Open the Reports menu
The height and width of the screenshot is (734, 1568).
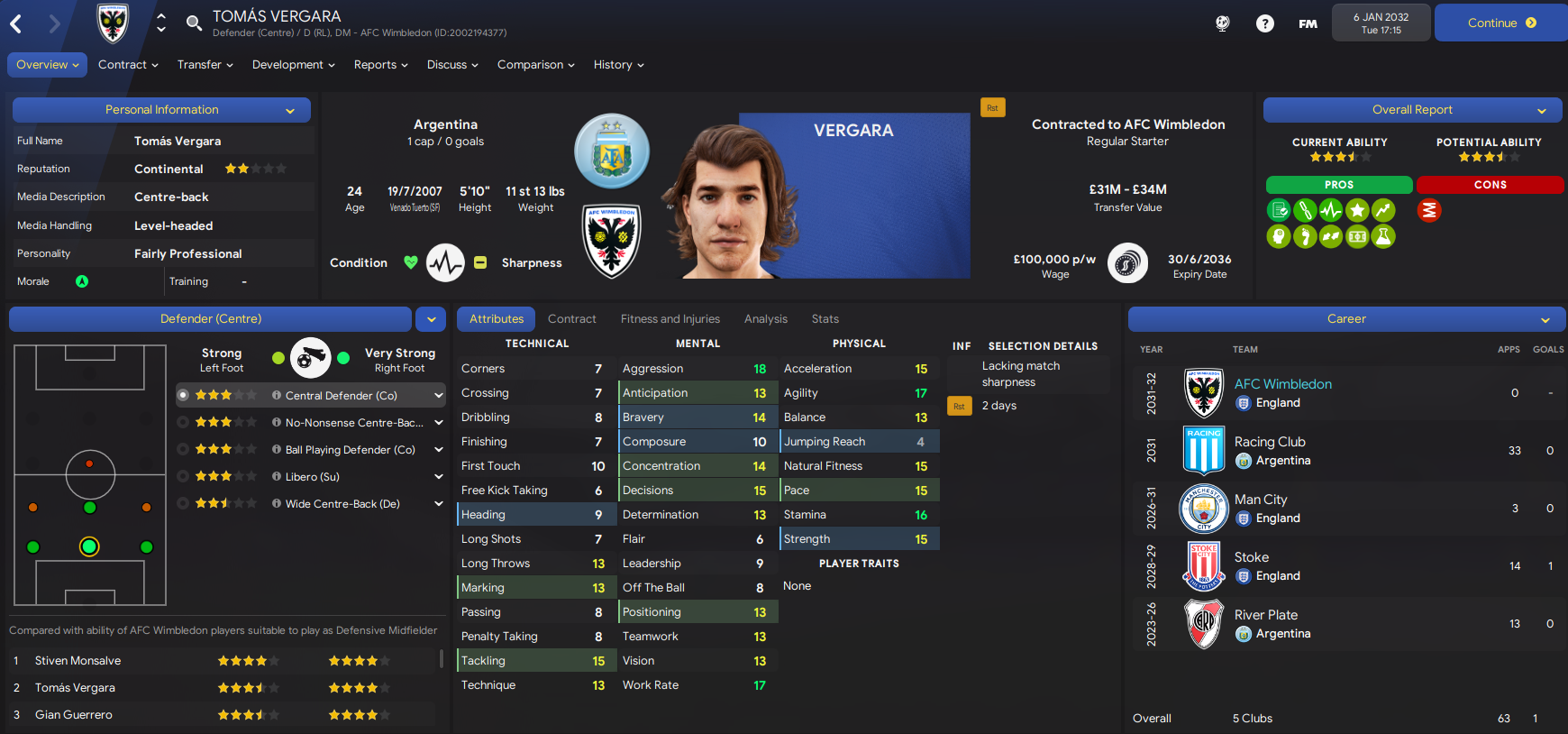coord(380,65)
